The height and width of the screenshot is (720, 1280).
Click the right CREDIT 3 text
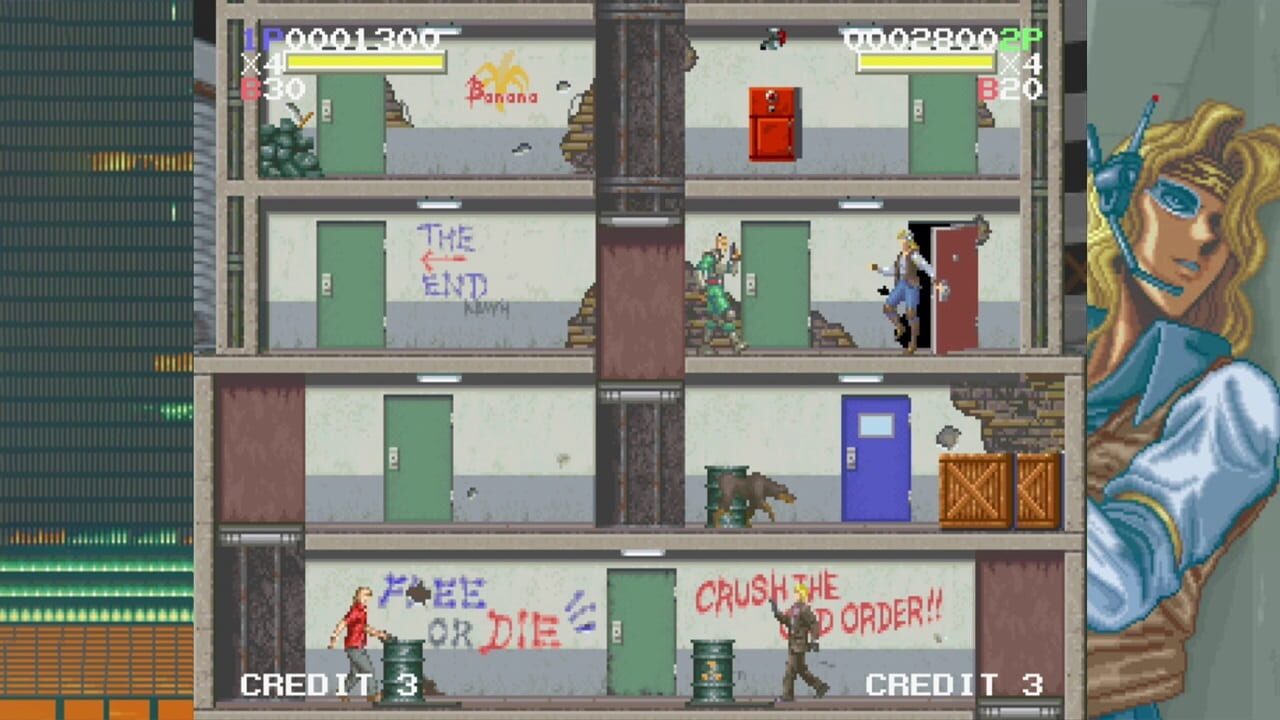coord(955,684)
